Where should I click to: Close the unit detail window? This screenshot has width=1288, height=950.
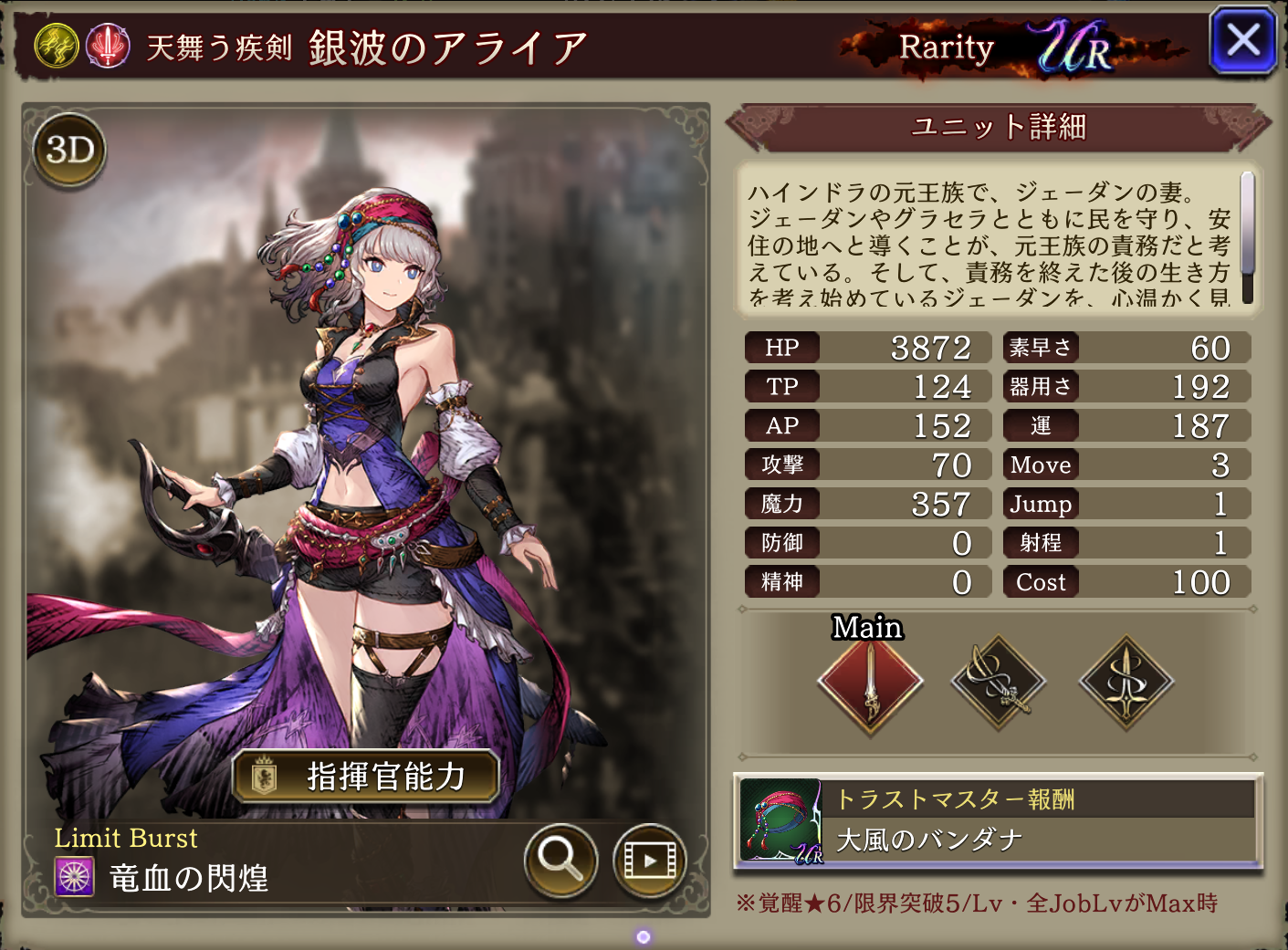(x=1242, y=41)
